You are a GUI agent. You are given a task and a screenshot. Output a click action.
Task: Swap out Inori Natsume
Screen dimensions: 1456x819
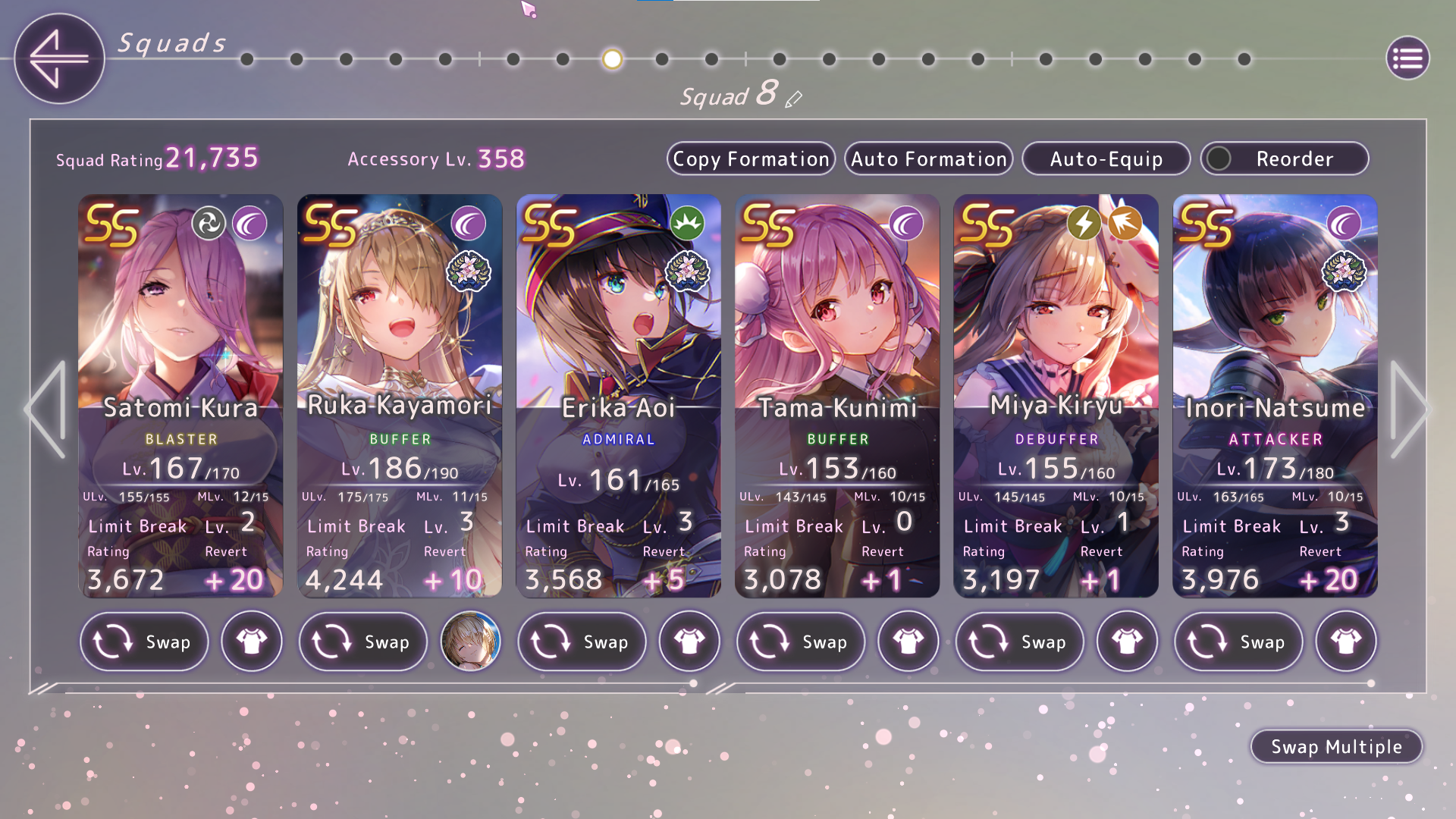tap(1238, 642)
